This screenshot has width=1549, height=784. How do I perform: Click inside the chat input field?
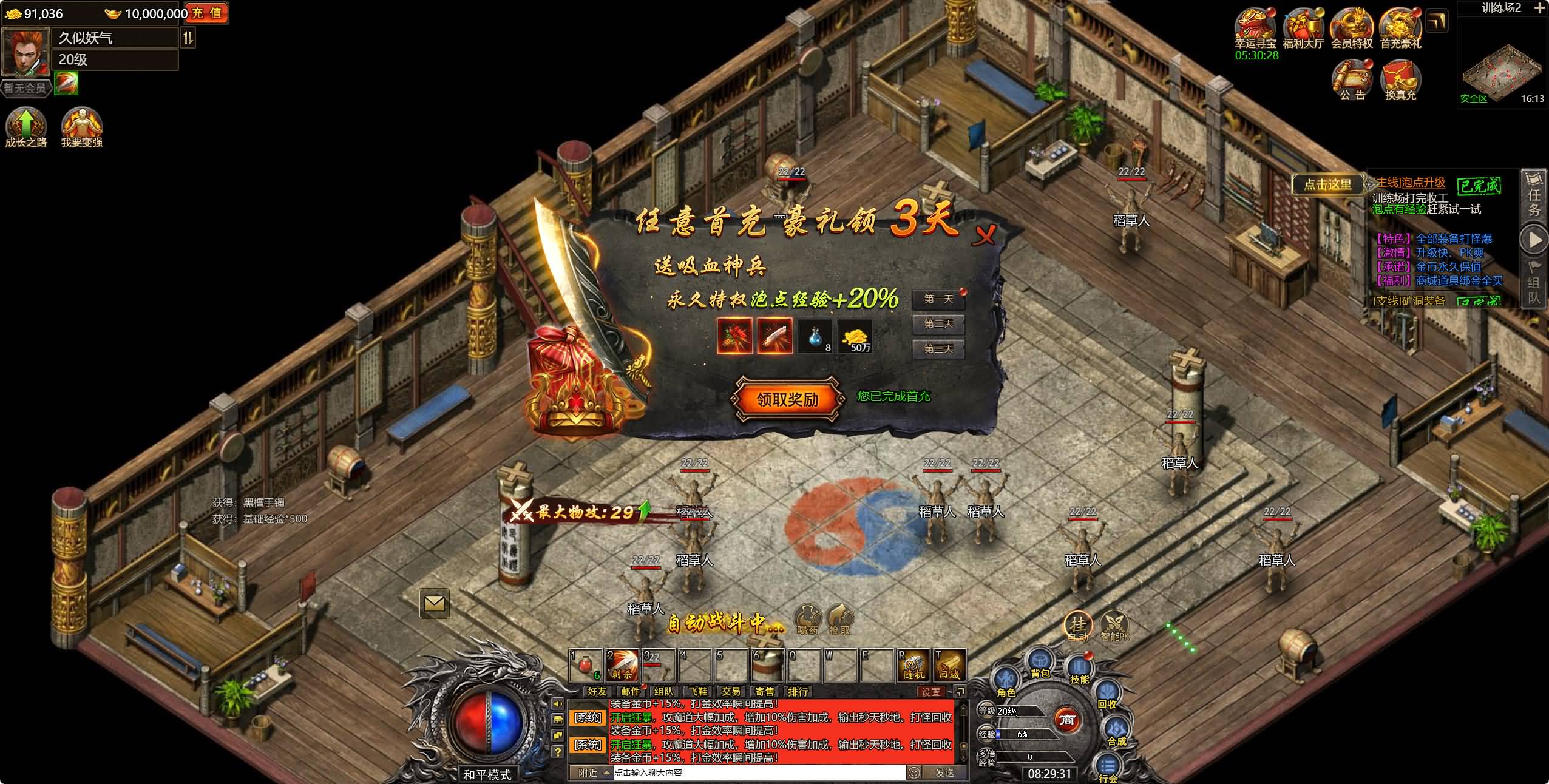[x=698, y=773]
